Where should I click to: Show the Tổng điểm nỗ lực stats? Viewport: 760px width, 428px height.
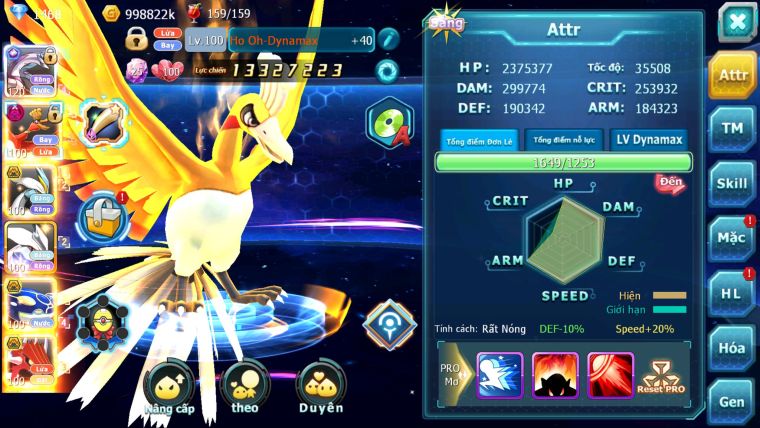[x=563, y=140]
